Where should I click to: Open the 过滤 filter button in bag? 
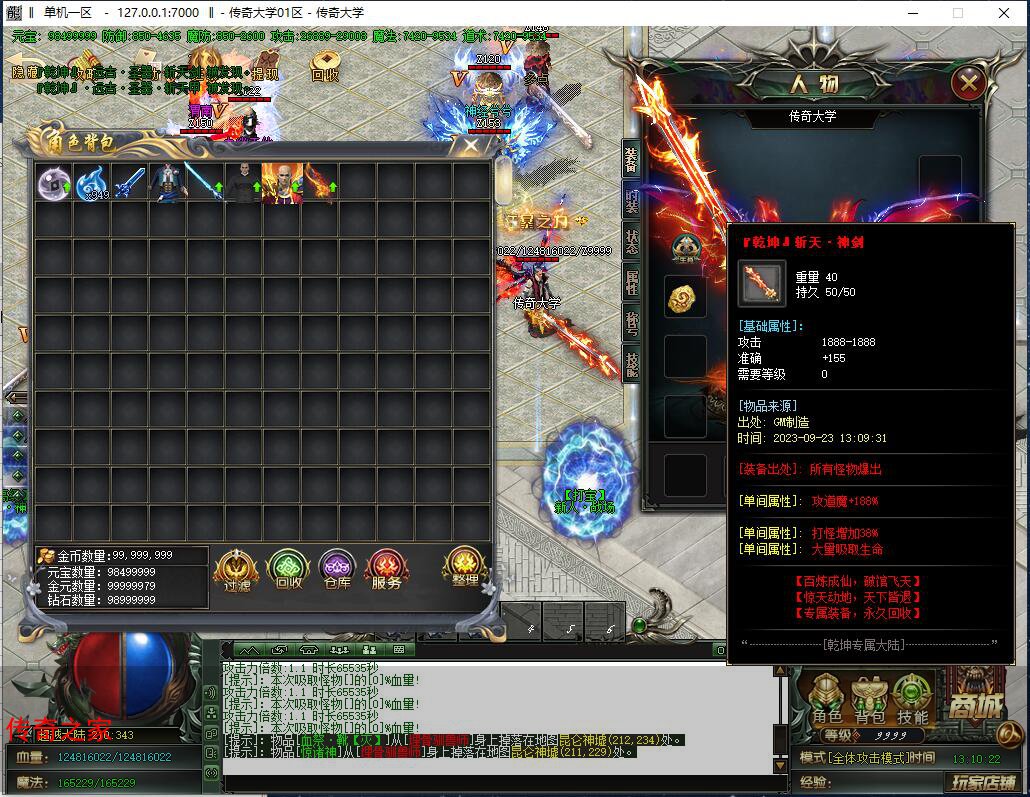coord(237,571)
